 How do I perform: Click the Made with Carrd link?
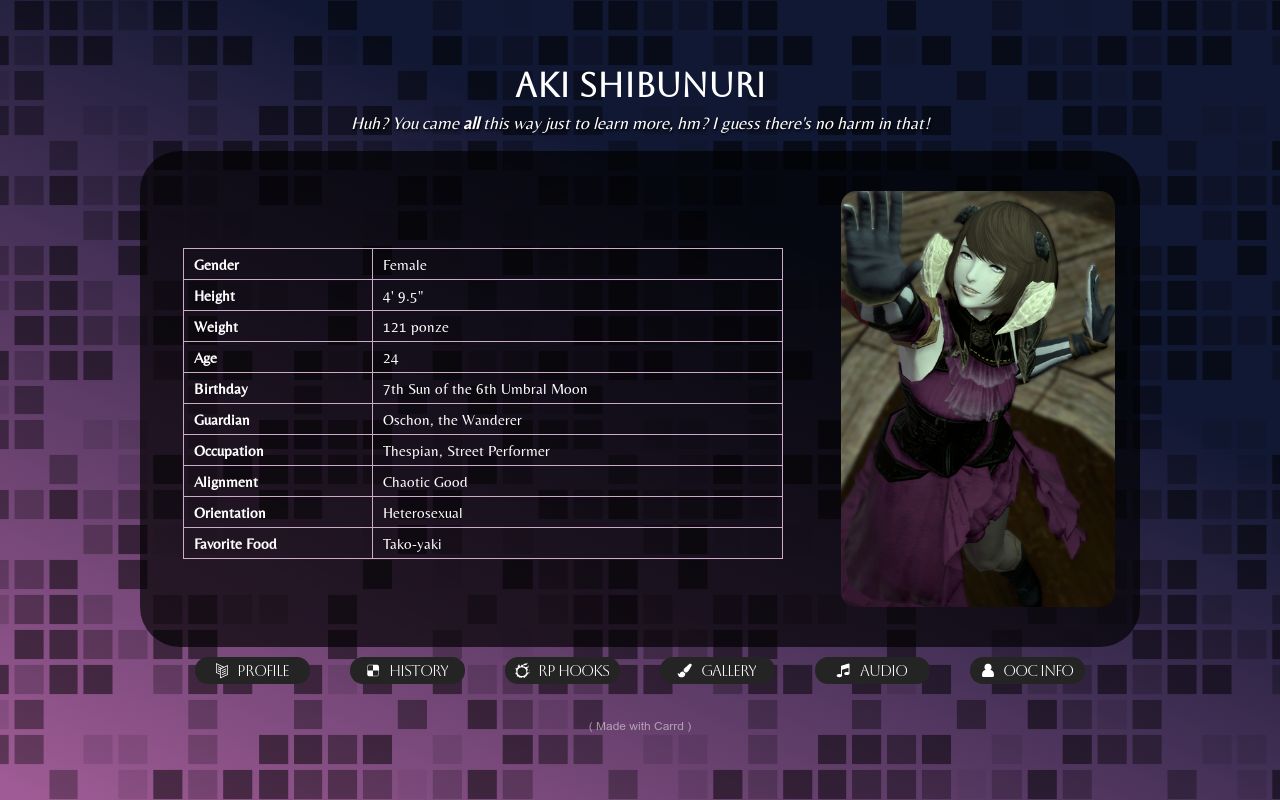tap(639, 726)
